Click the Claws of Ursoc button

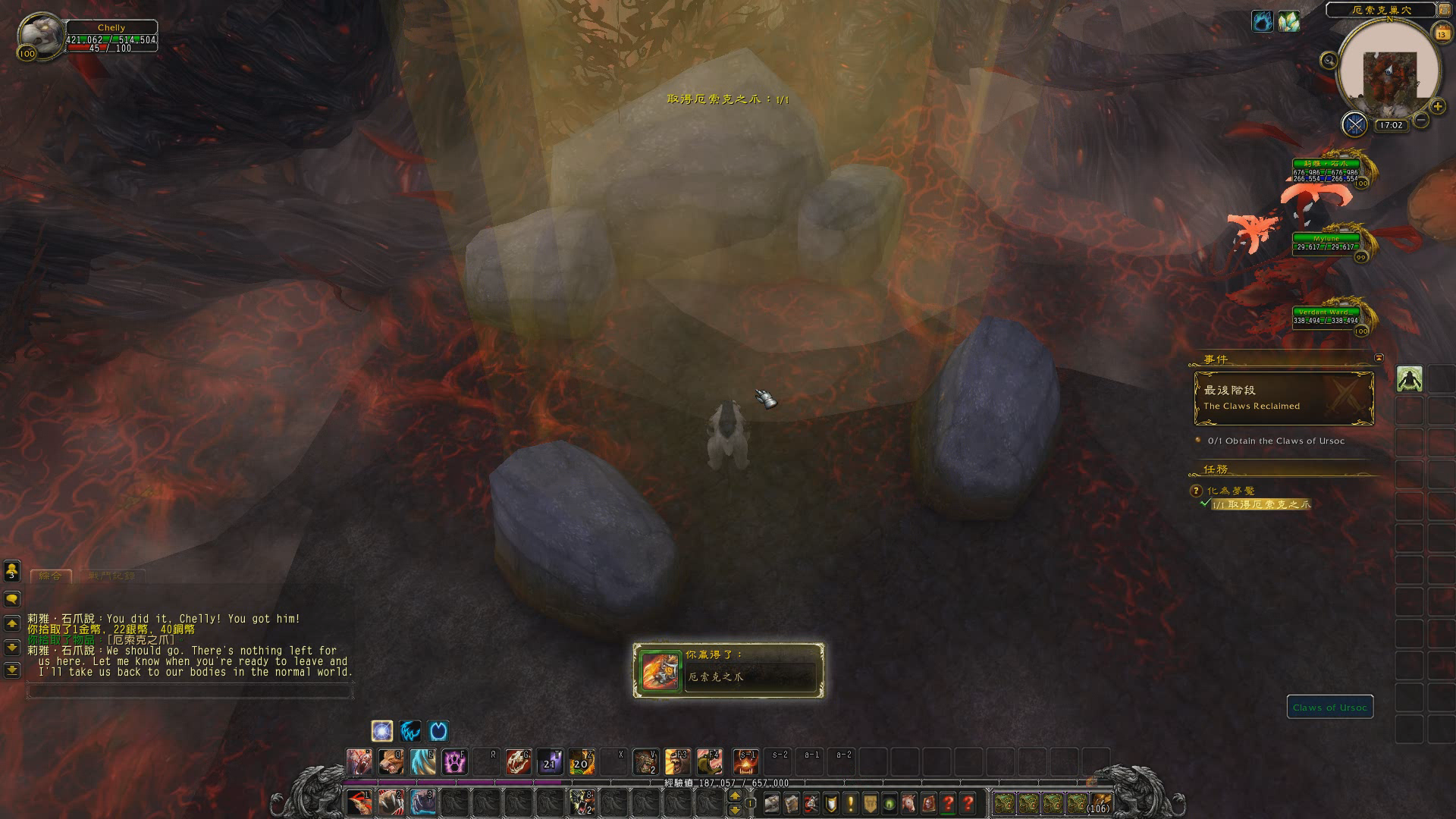1329,708
